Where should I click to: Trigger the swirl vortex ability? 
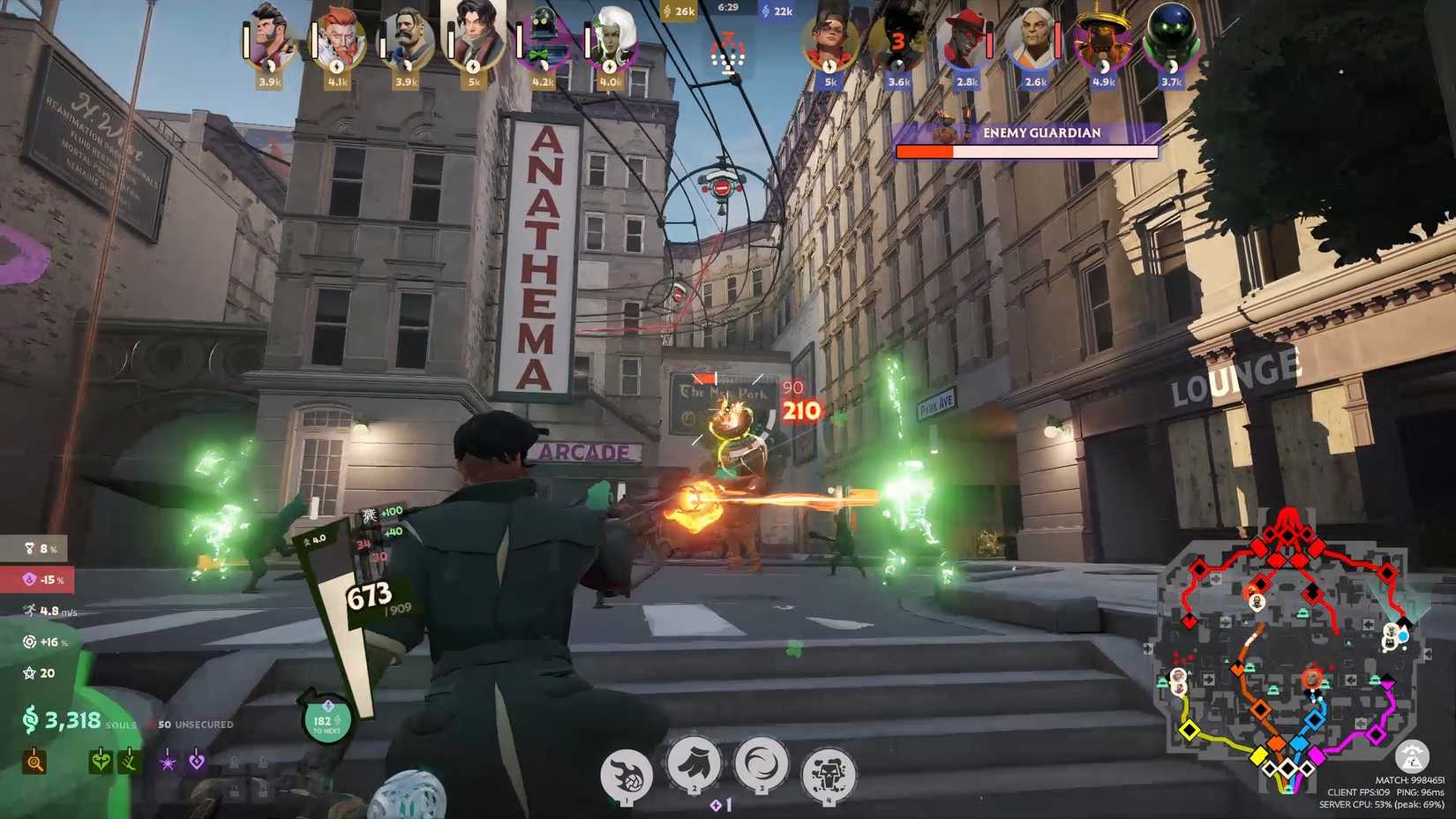click(x=761, y=764)
